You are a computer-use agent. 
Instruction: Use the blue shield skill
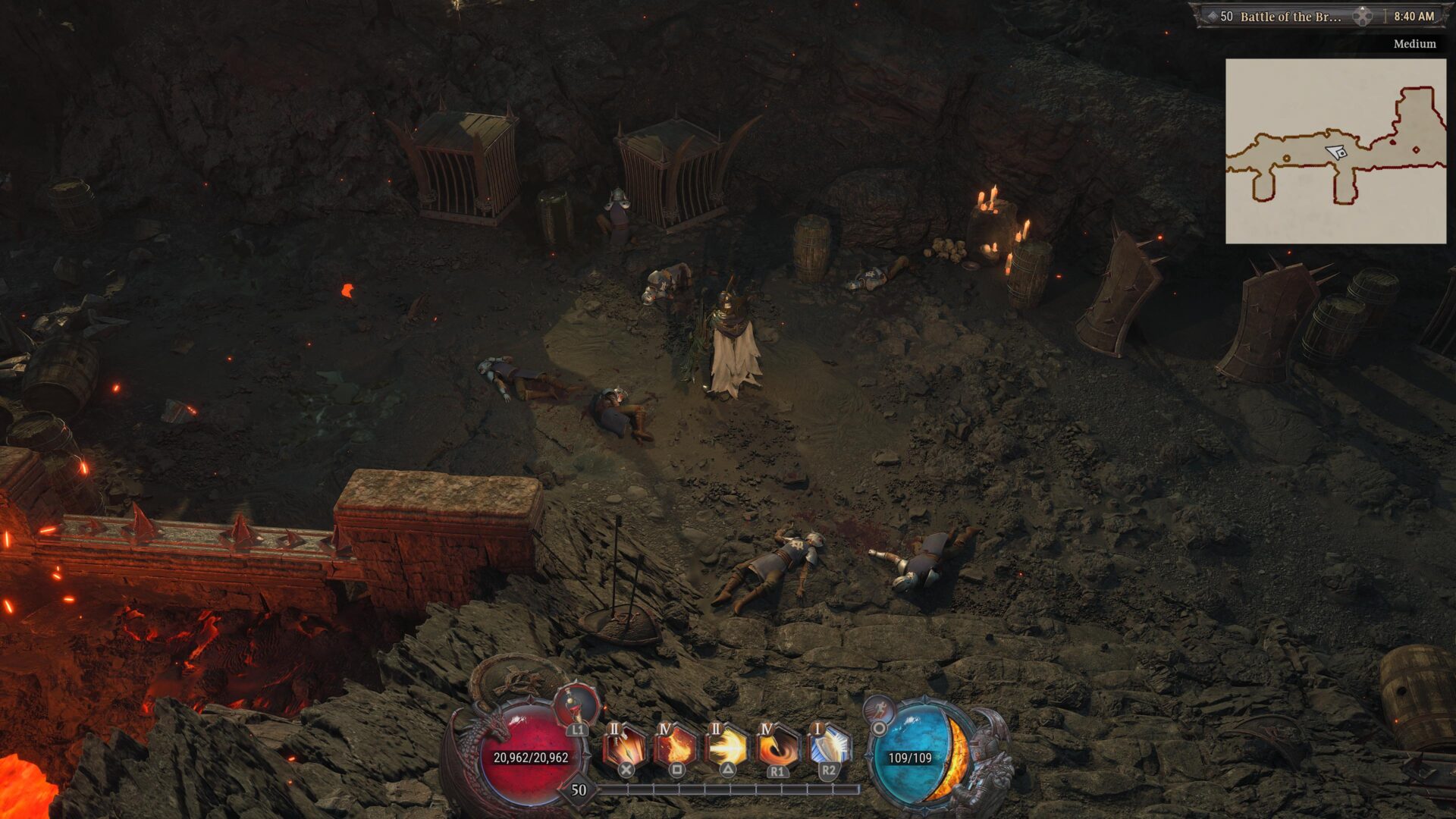[828, 746]
